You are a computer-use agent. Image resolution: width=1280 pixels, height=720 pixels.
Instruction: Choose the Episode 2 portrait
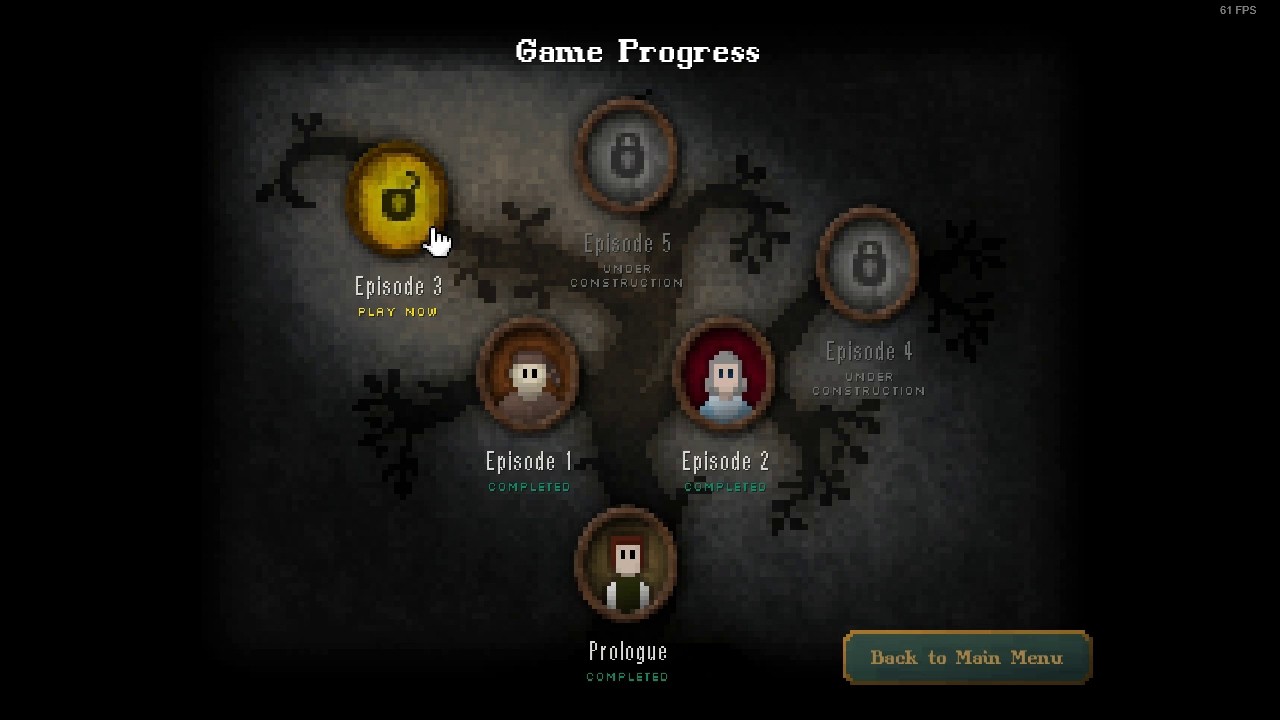tap(725, 376)
